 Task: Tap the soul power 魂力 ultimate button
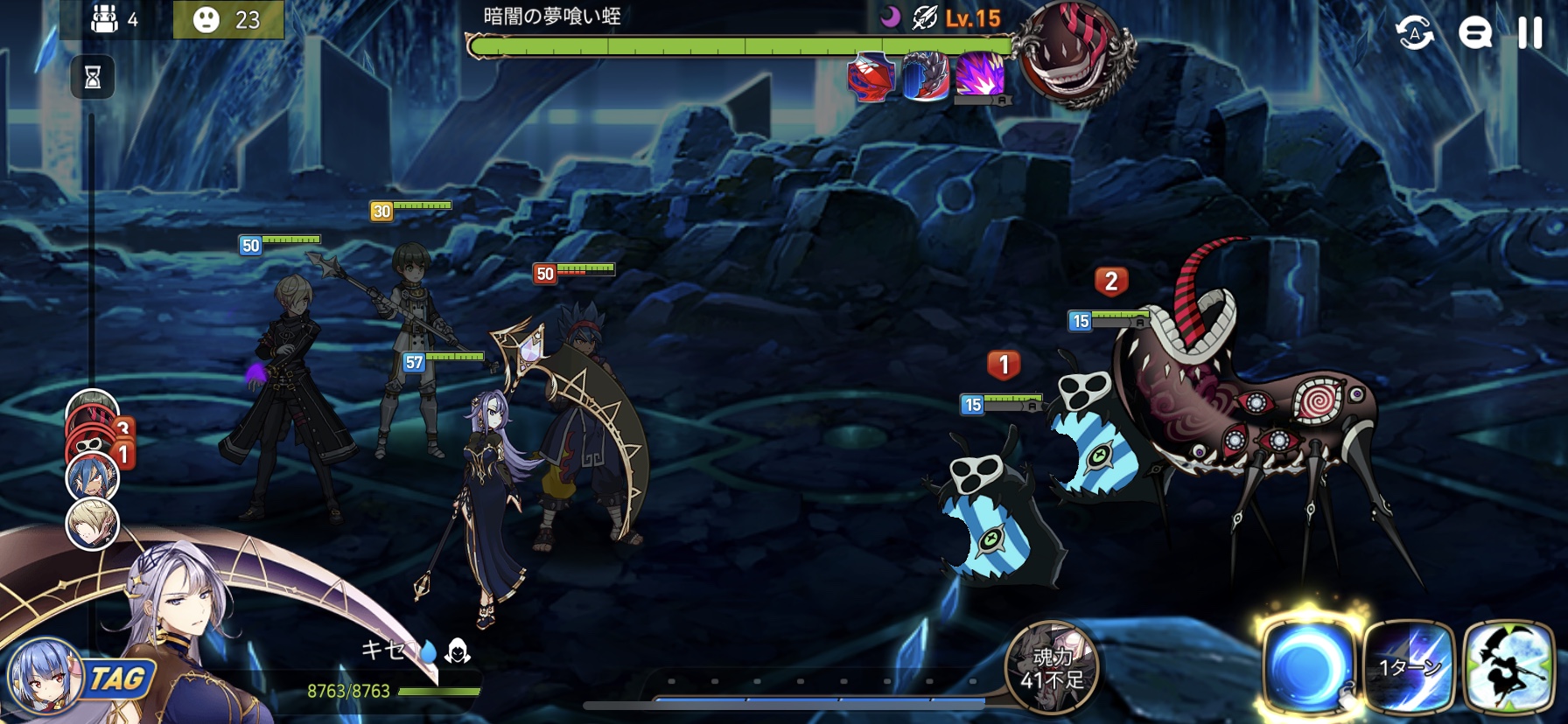click(x=1052, y=668)
